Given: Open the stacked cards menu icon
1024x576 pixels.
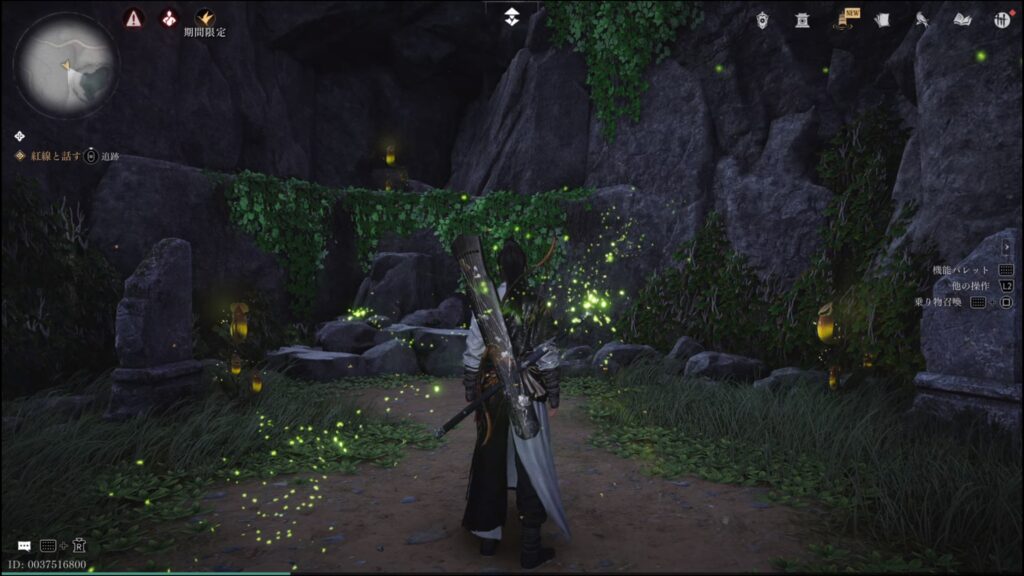Looking at the screenshot, I should 881,20.
